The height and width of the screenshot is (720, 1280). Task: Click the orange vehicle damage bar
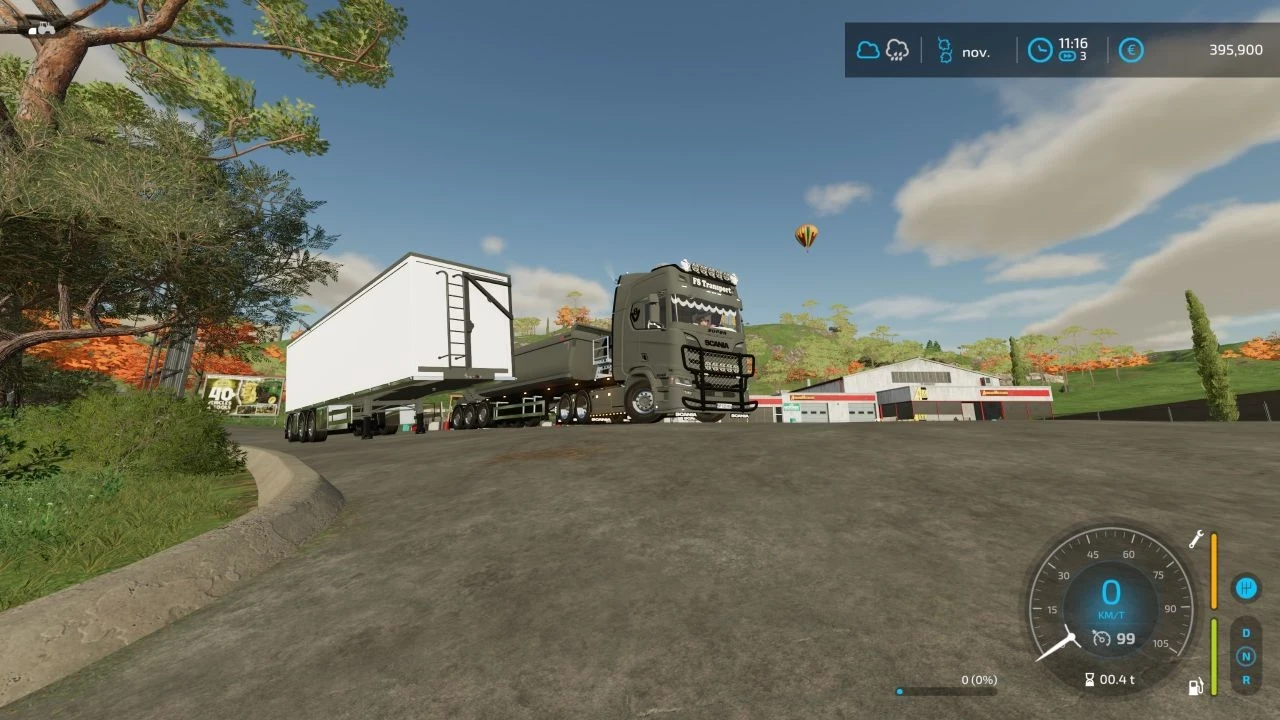pos(1214,570)
